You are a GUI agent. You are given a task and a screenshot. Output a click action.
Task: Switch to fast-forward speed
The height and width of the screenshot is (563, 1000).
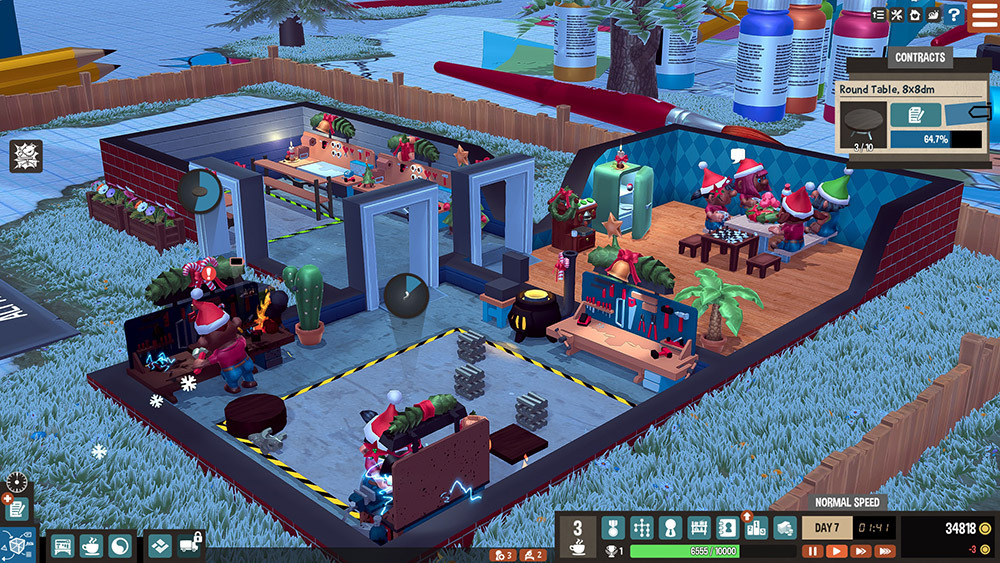860,551
